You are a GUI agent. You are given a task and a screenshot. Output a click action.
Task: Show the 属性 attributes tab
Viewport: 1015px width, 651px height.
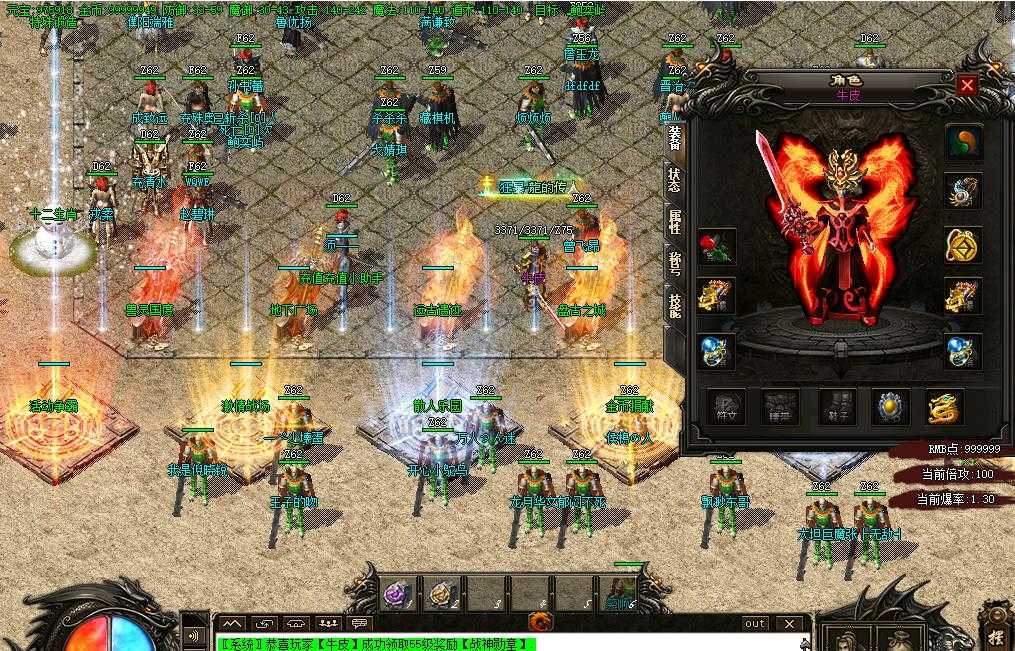675,222
